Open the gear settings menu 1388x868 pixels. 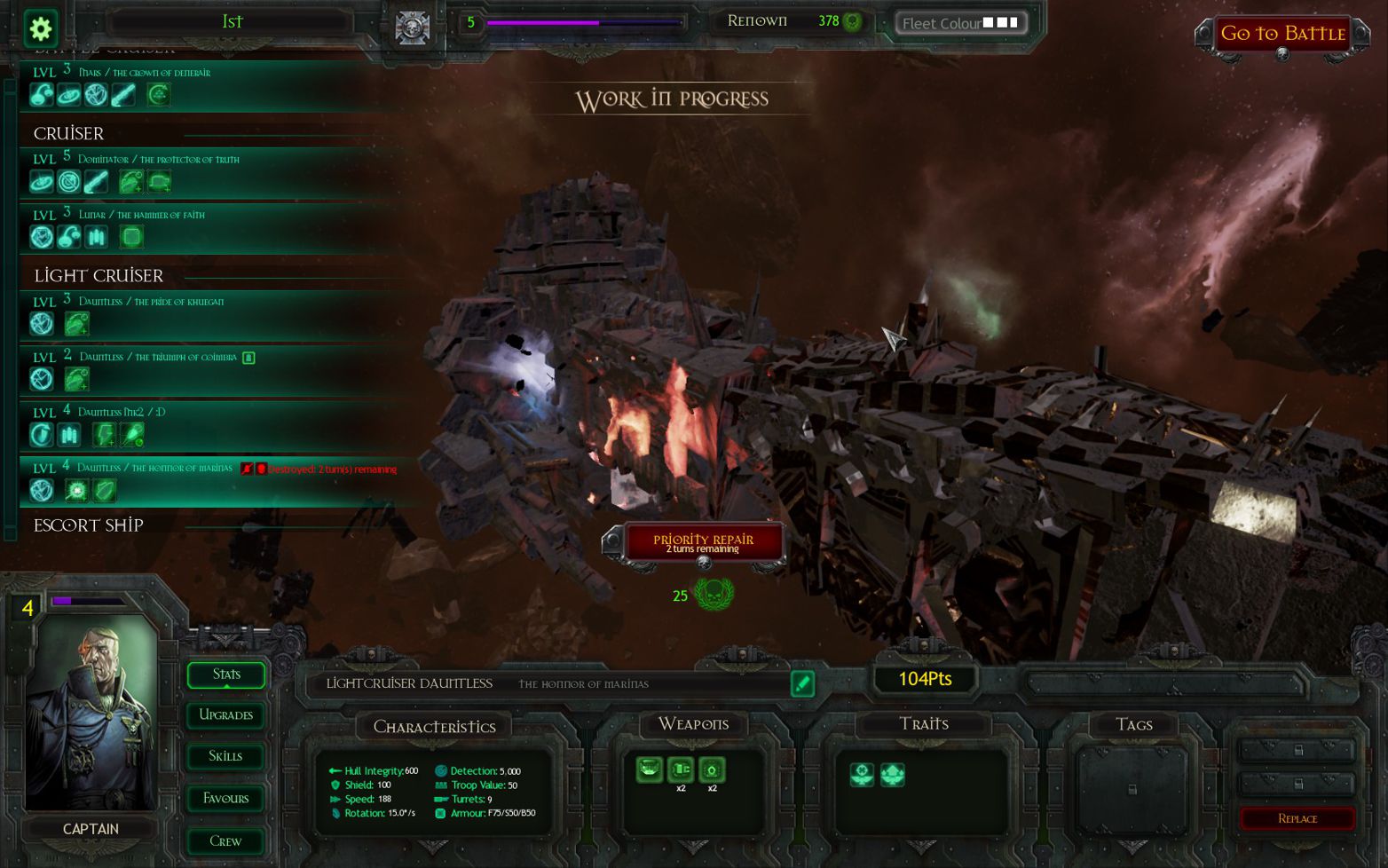tap(40, 28)
